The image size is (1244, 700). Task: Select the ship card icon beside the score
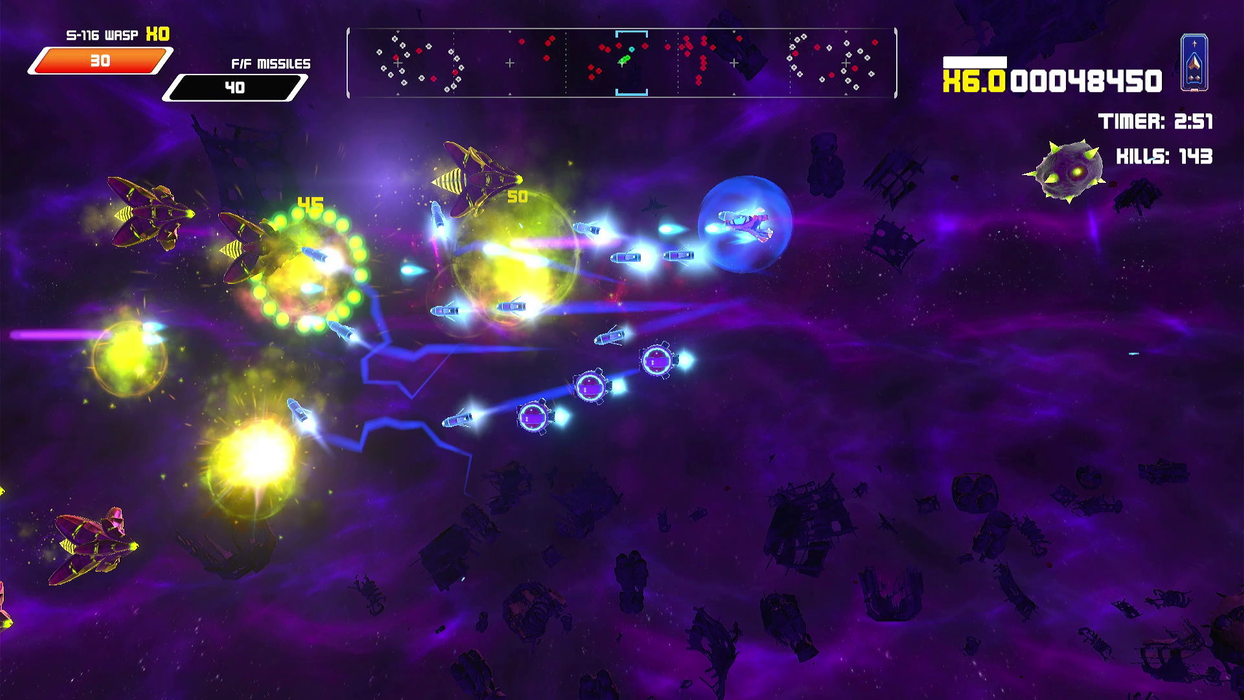click(1194, 62)
